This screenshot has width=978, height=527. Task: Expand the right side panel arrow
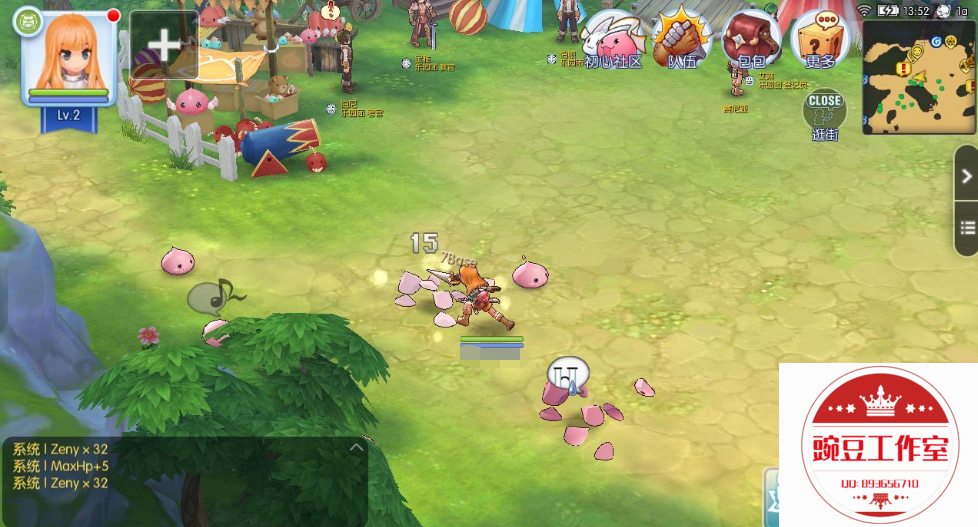[966, 176]
